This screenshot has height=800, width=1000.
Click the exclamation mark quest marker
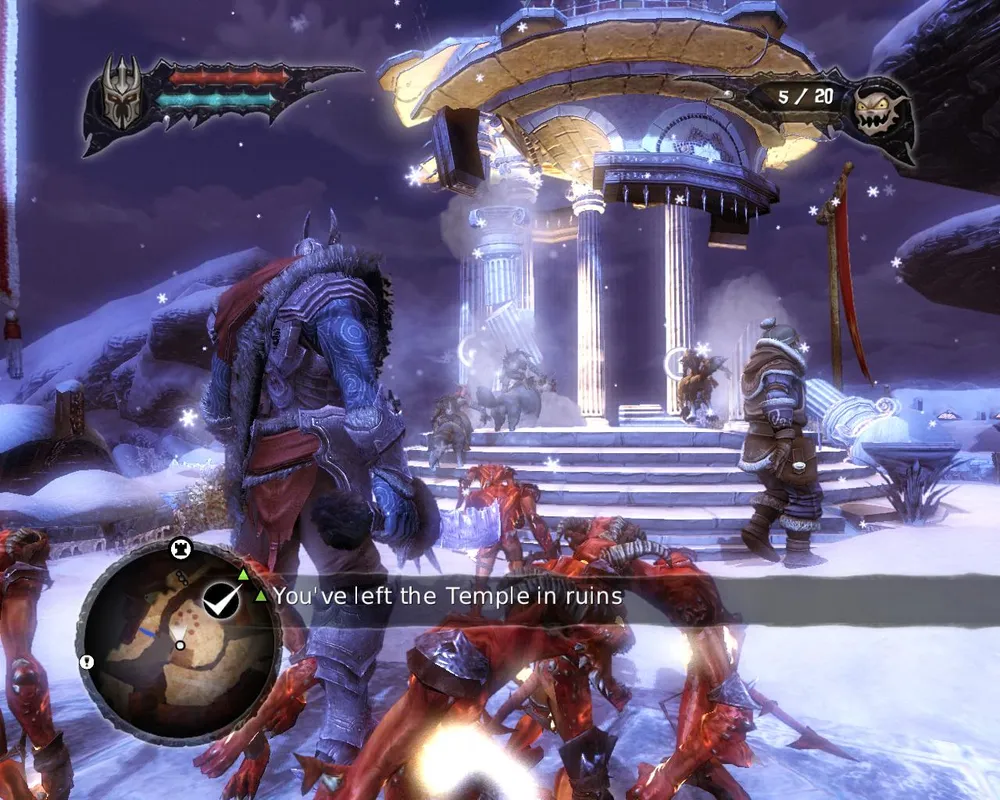pos(87,662)
